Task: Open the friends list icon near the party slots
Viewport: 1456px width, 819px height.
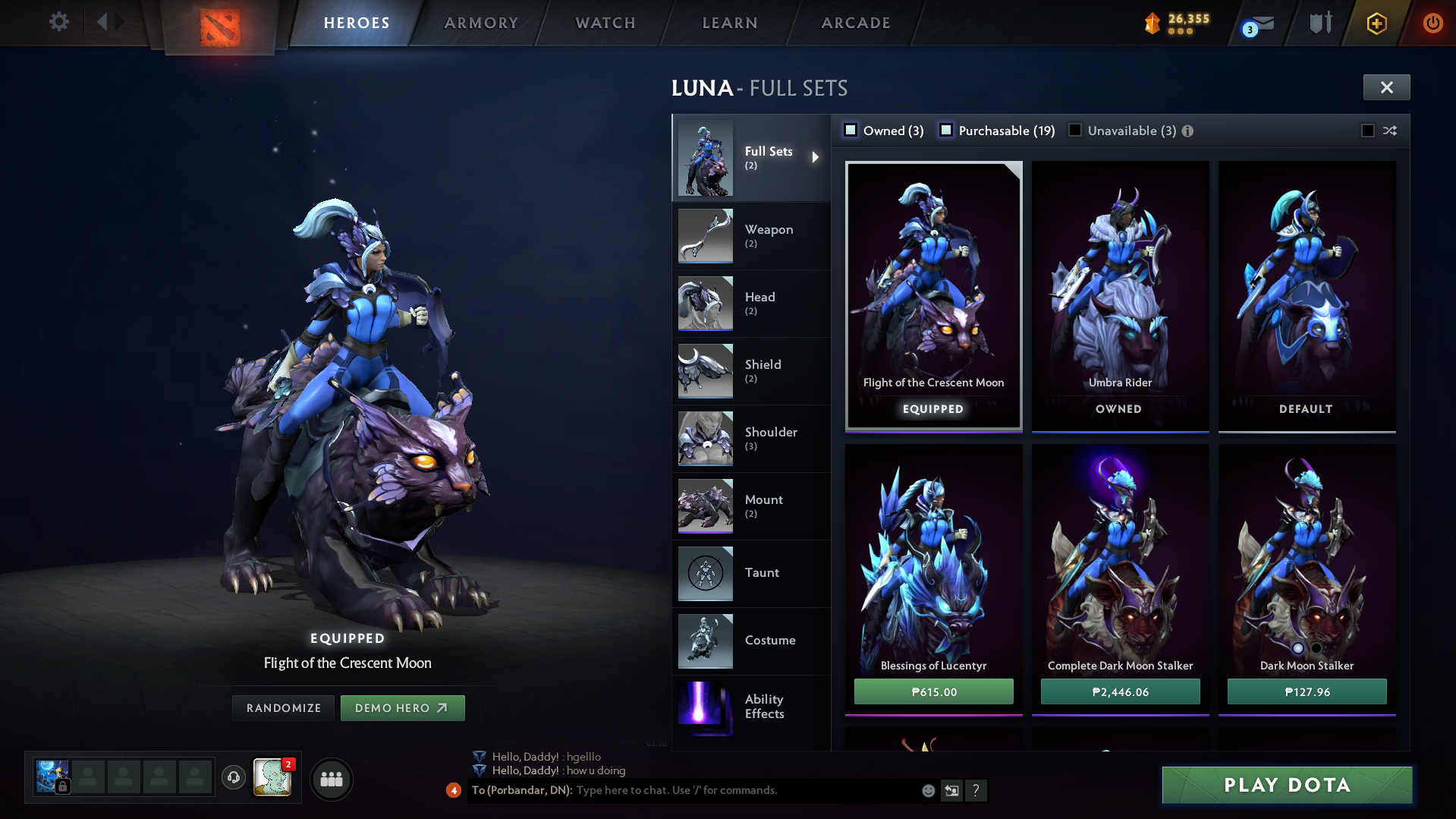Action: click(332, 779)
